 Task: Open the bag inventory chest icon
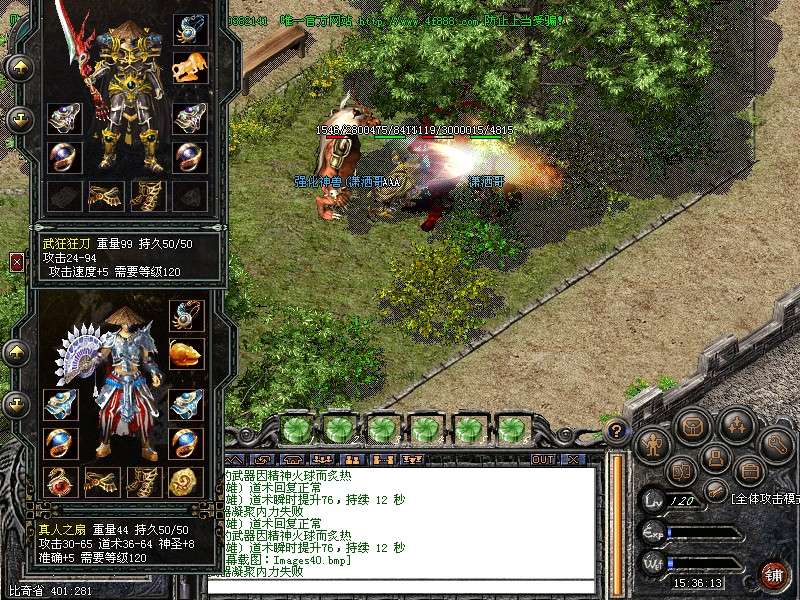pos(692,426)
